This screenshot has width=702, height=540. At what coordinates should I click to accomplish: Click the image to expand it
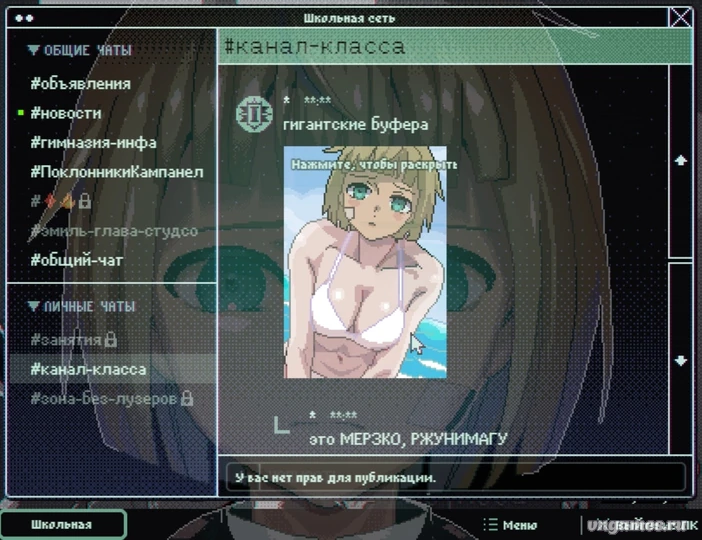(364, 262)
